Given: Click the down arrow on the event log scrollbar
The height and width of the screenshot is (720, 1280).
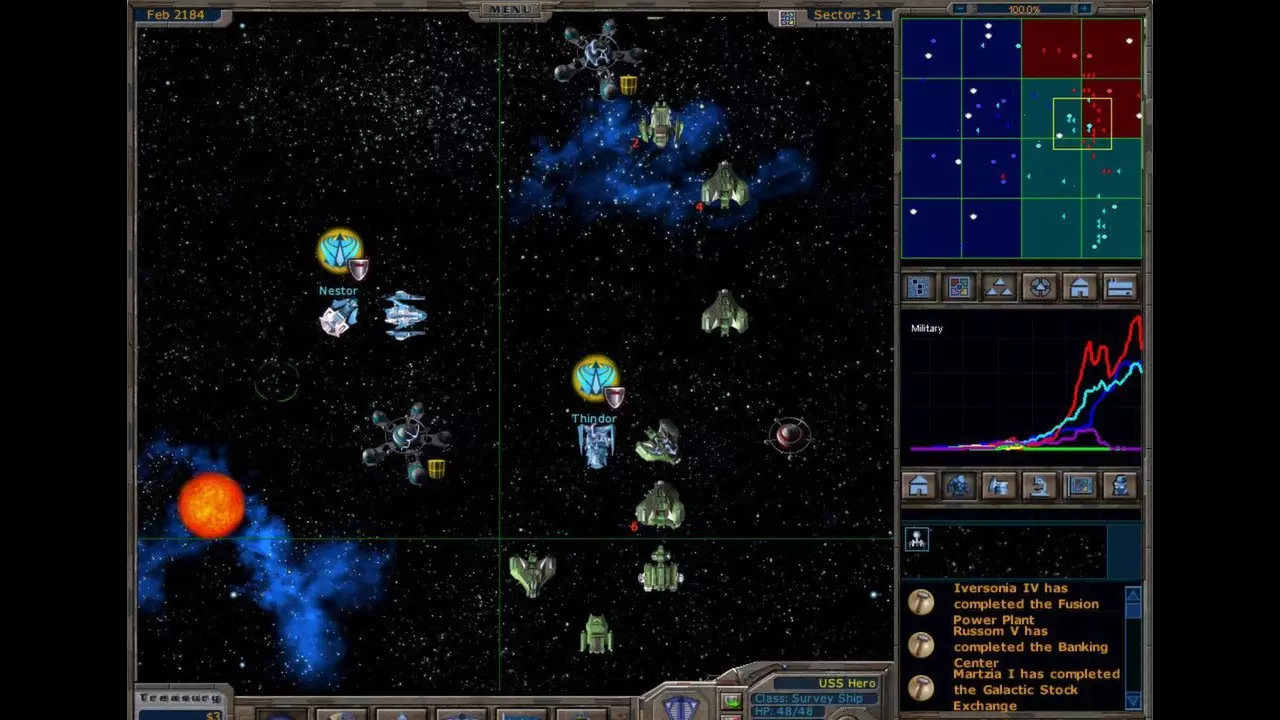Looking at the screenshot, I should coord(1134,703).
